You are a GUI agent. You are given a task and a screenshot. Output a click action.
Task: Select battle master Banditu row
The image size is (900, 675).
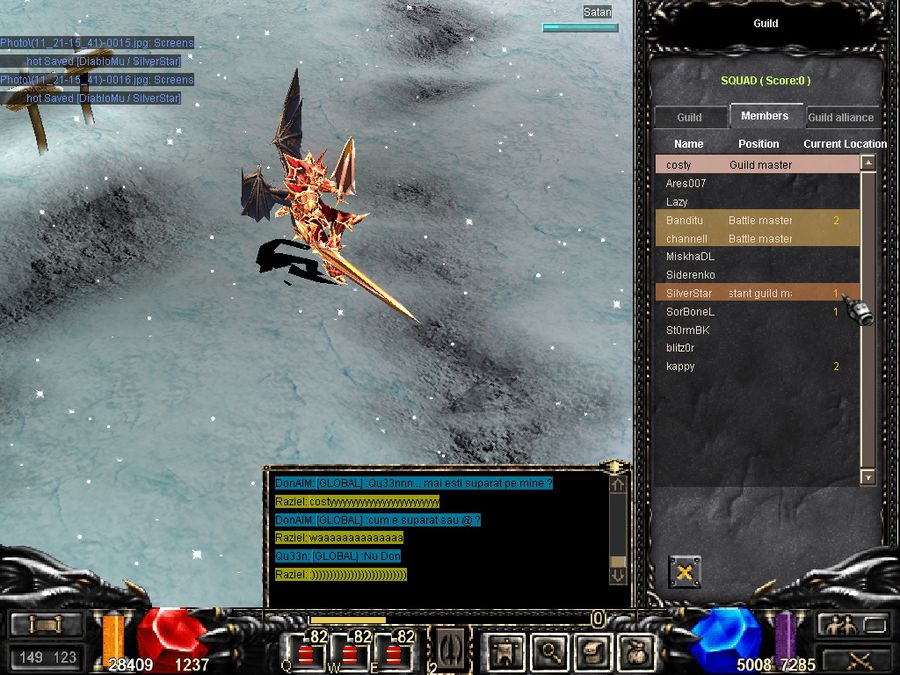[756, 220]
